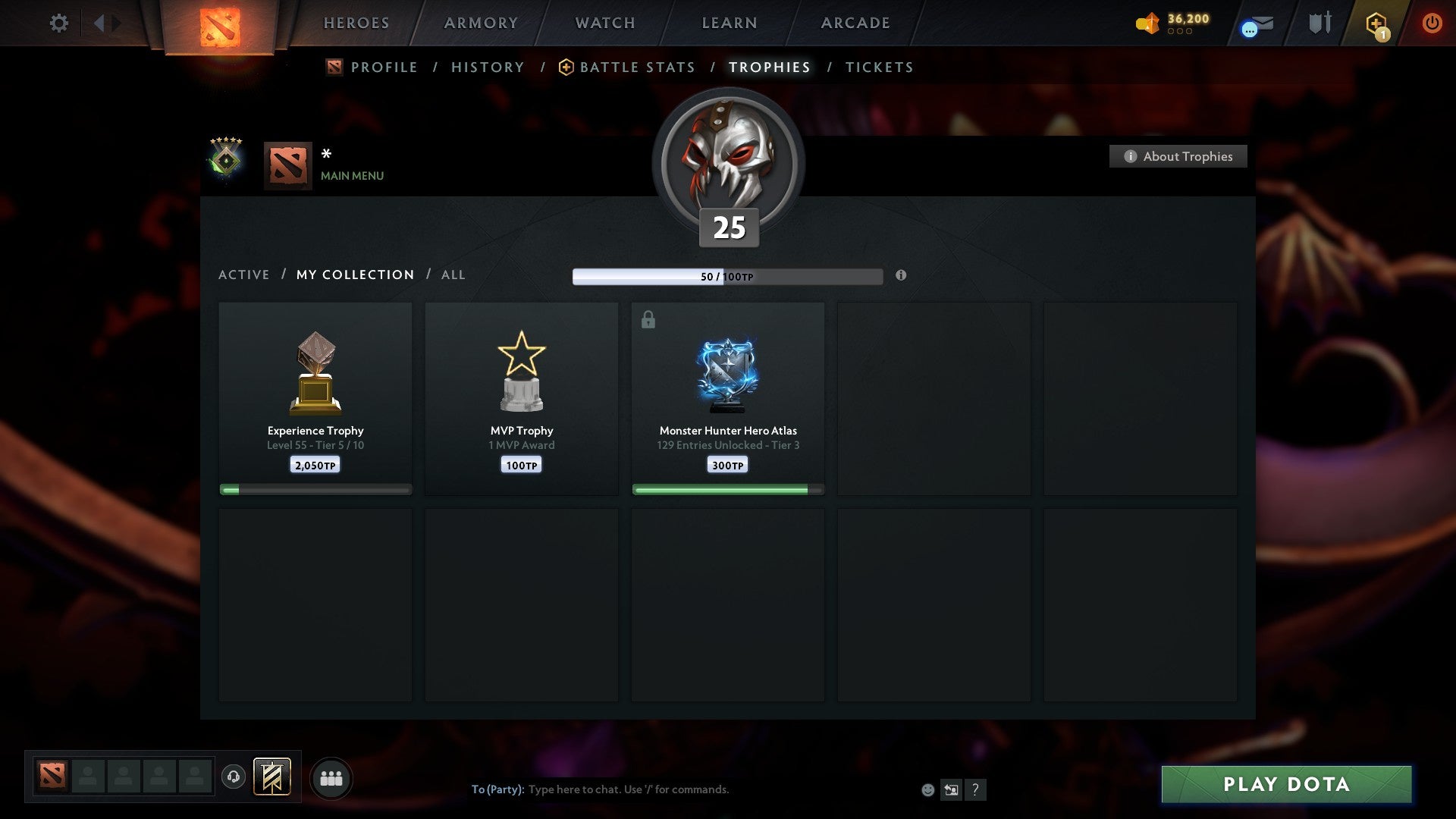Open the HEROES menu
1456x819 pixels.
coord(356,23)
